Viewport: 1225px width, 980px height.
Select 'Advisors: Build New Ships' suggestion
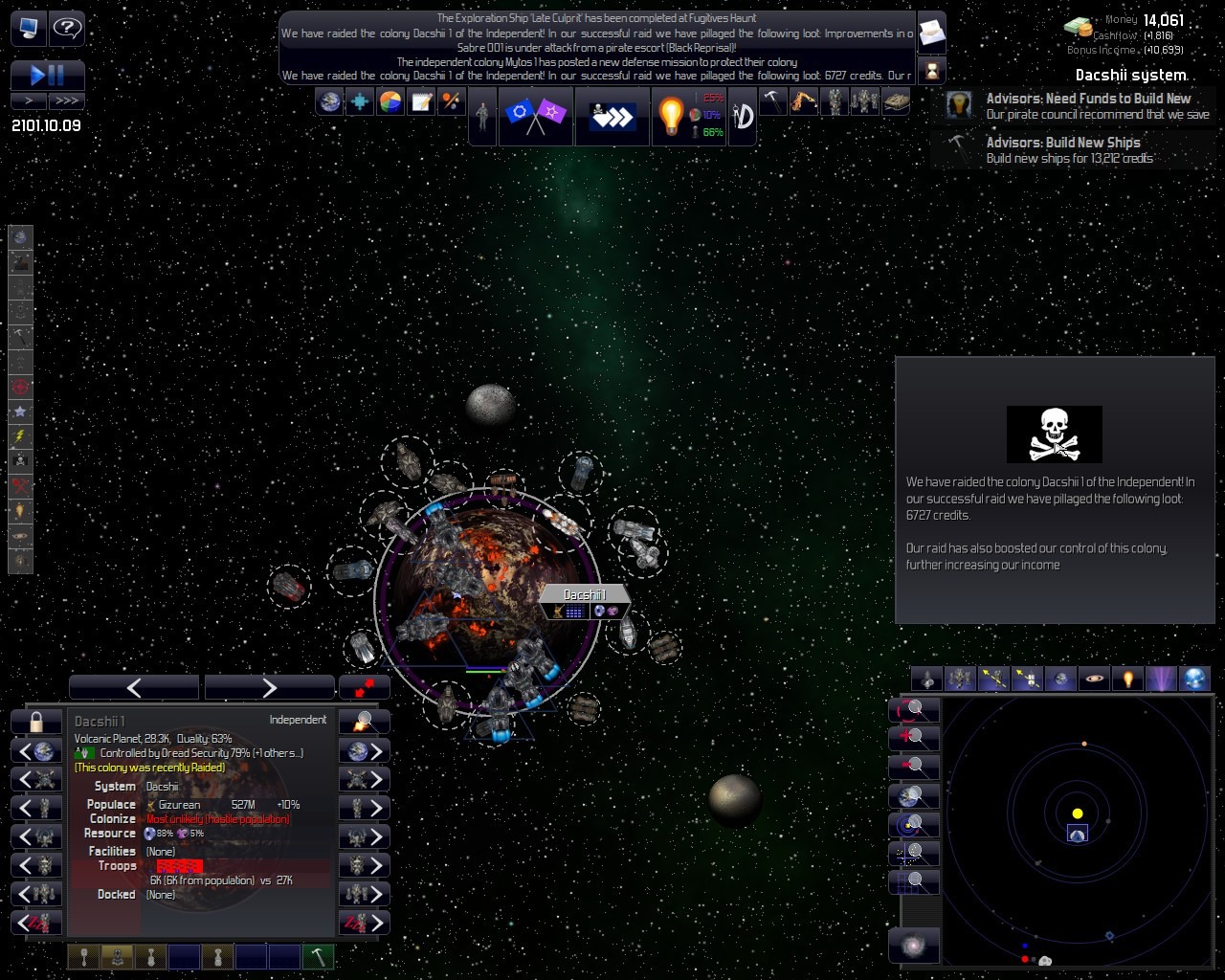click(1072, 150)
